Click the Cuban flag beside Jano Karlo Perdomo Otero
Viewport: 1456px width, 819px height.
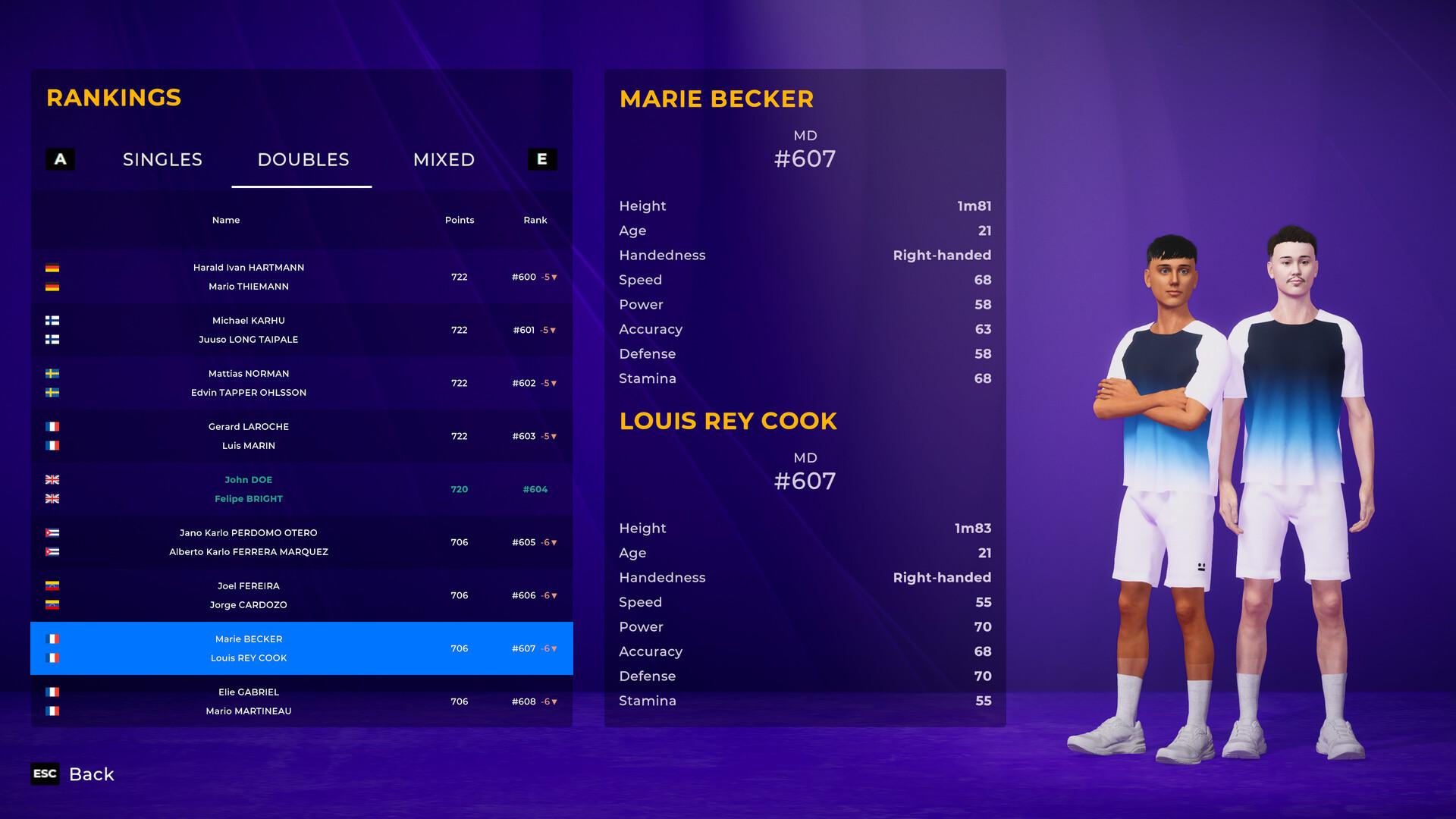[52, 532]
